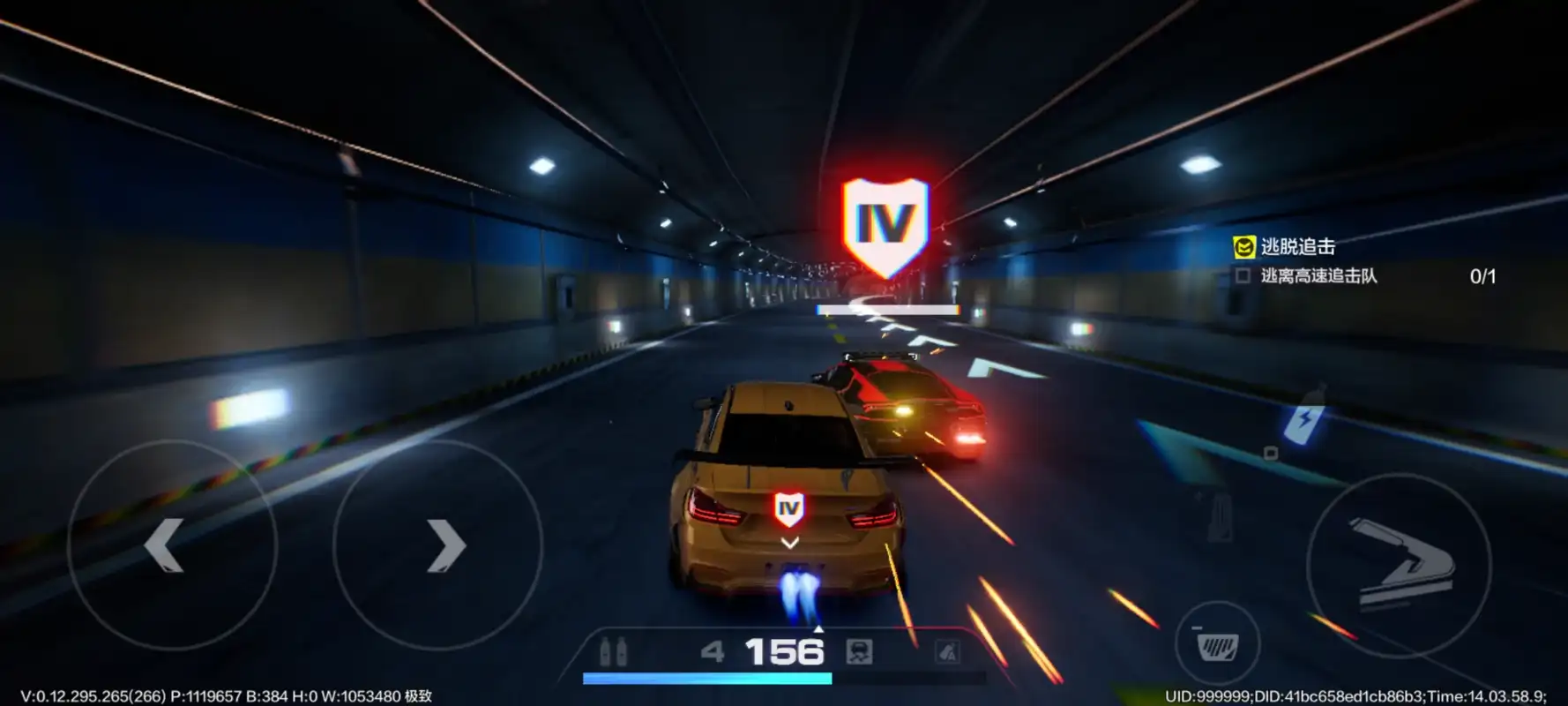Activate the large handbrake drift button
The width and height of the screenshot is (1568, 706).
pos(1399,564)
